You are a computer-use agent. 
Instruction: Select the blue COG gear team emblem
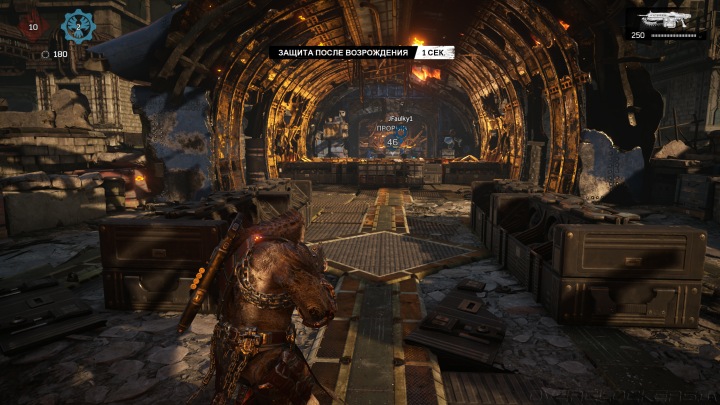click(77, 25)
